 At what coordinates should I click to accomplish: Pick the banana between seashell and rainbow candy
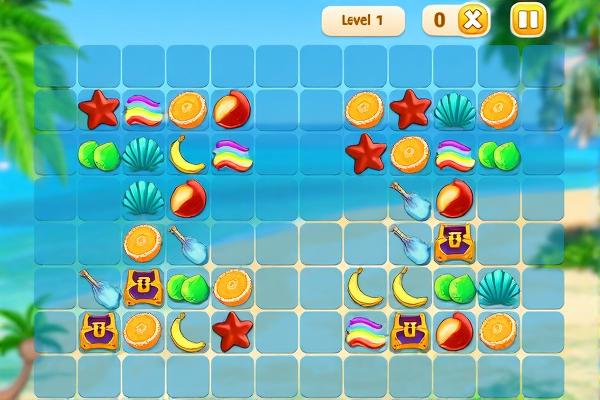point(187,154)
